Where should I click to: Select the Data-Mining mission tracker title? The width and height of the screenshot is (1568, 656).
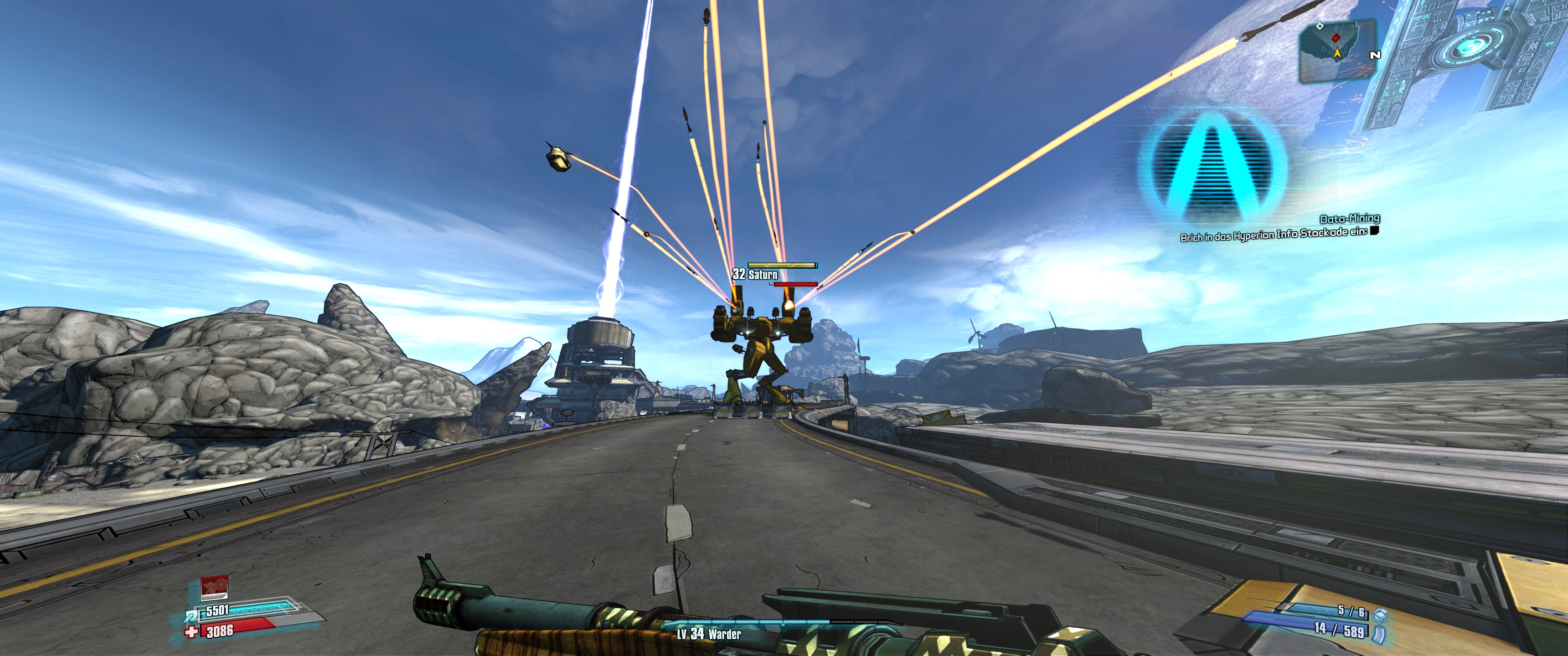pyautogui.click(x=1350, y=219)
